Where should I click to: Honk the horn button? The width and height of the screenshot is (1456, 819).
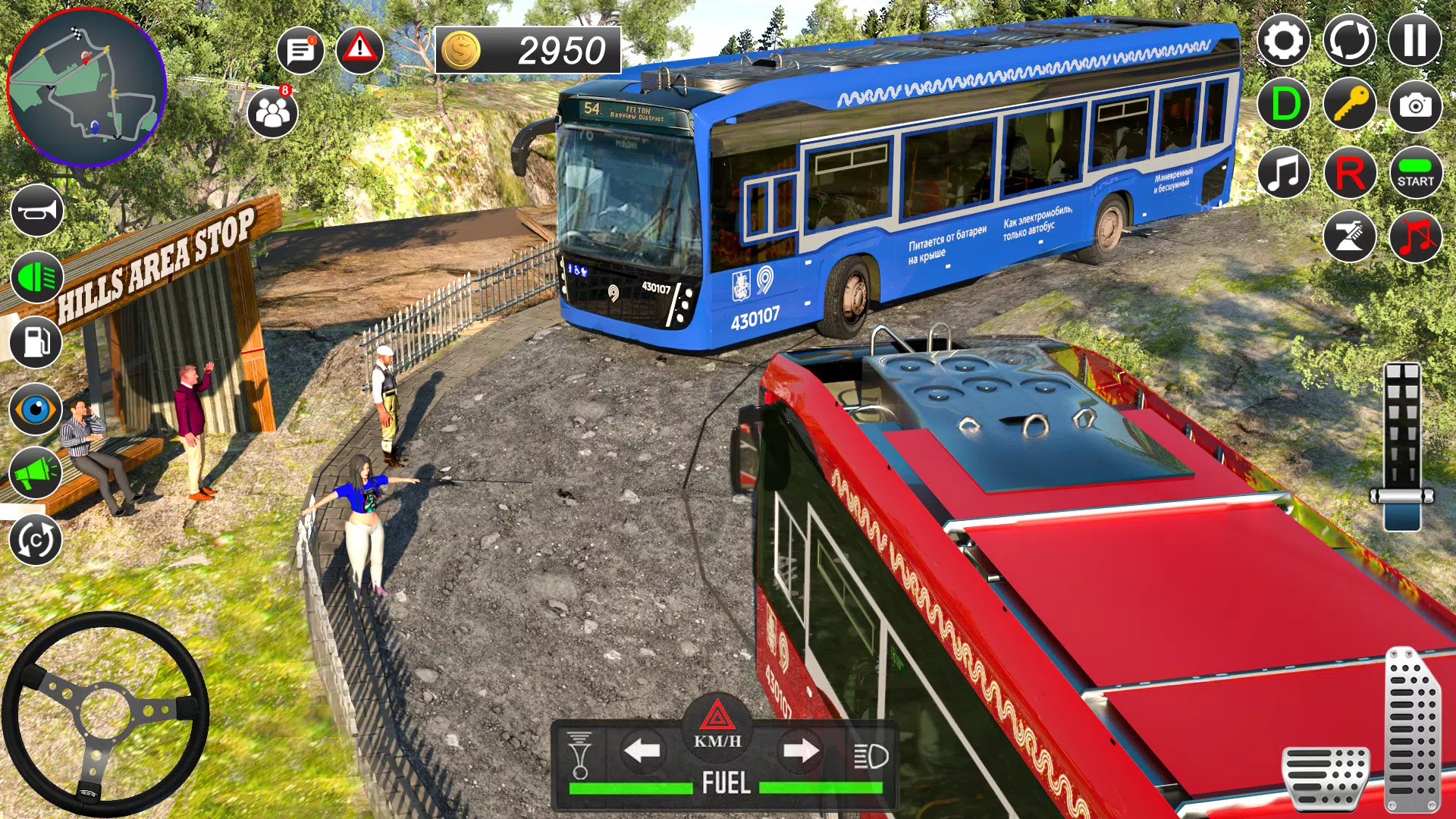[x=36, y=211]
